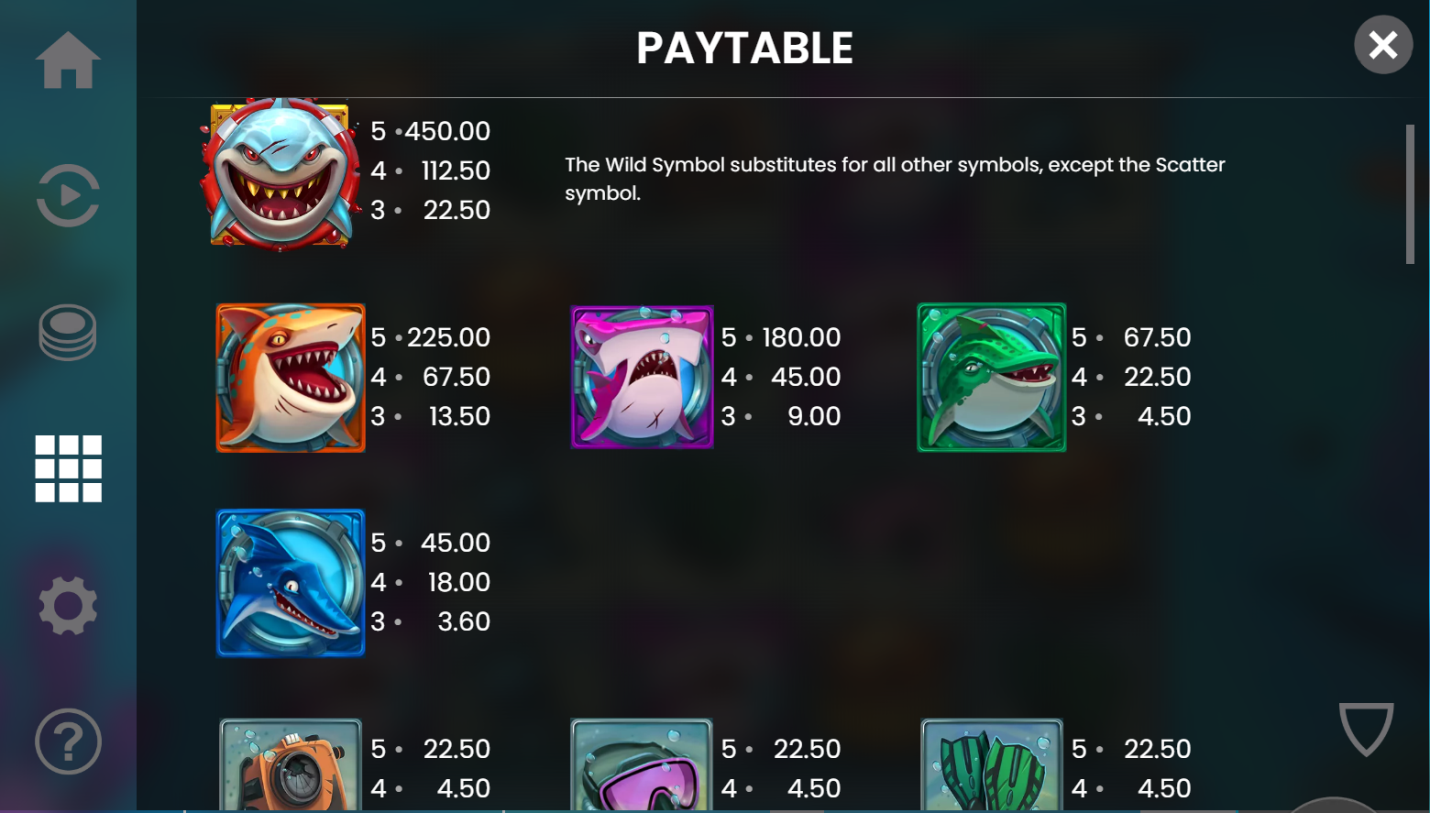
Task: Click the PAYTABLE title heading
Action: pos(744,46)
